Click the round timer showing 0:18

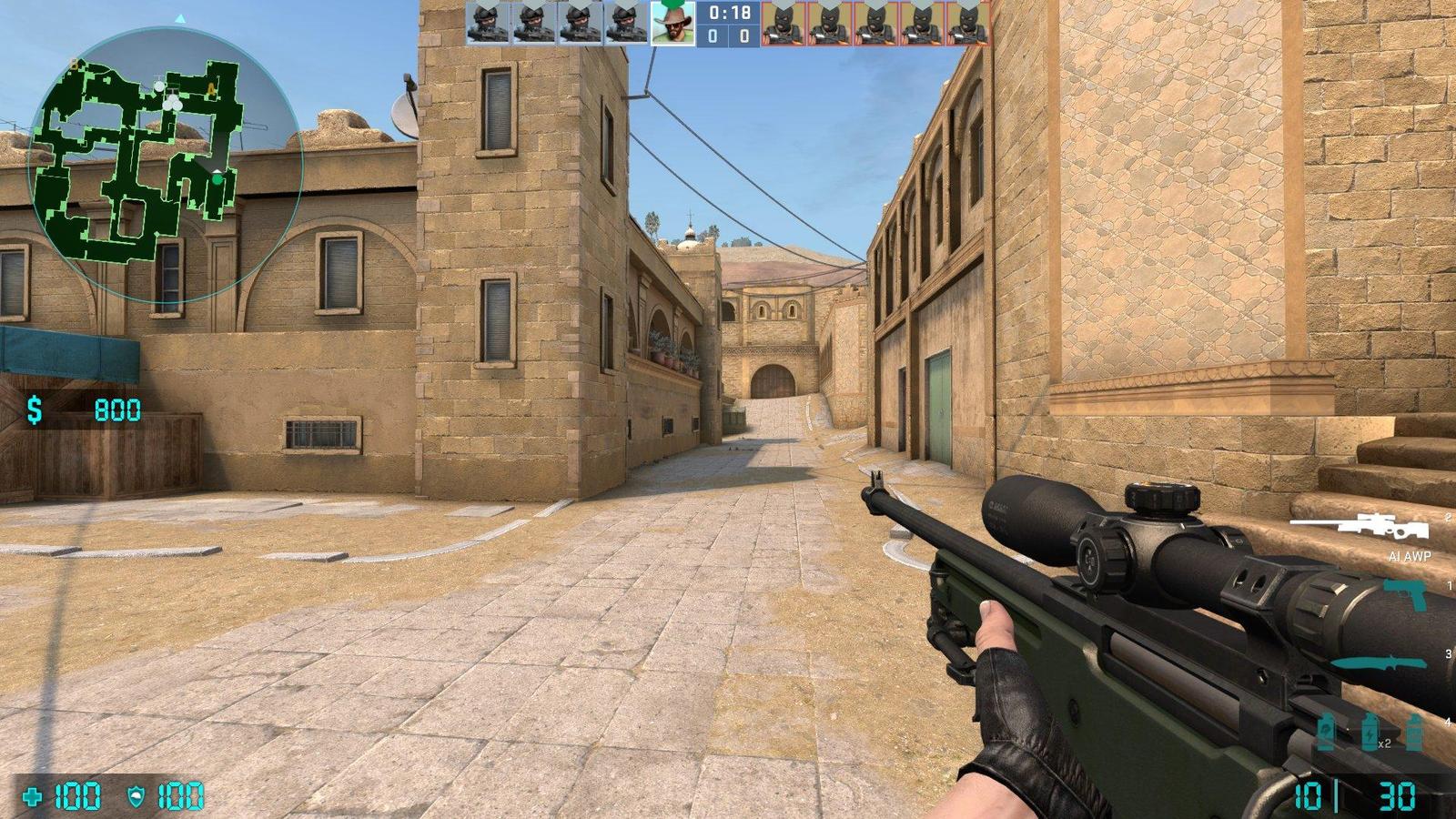coord(729,14)
